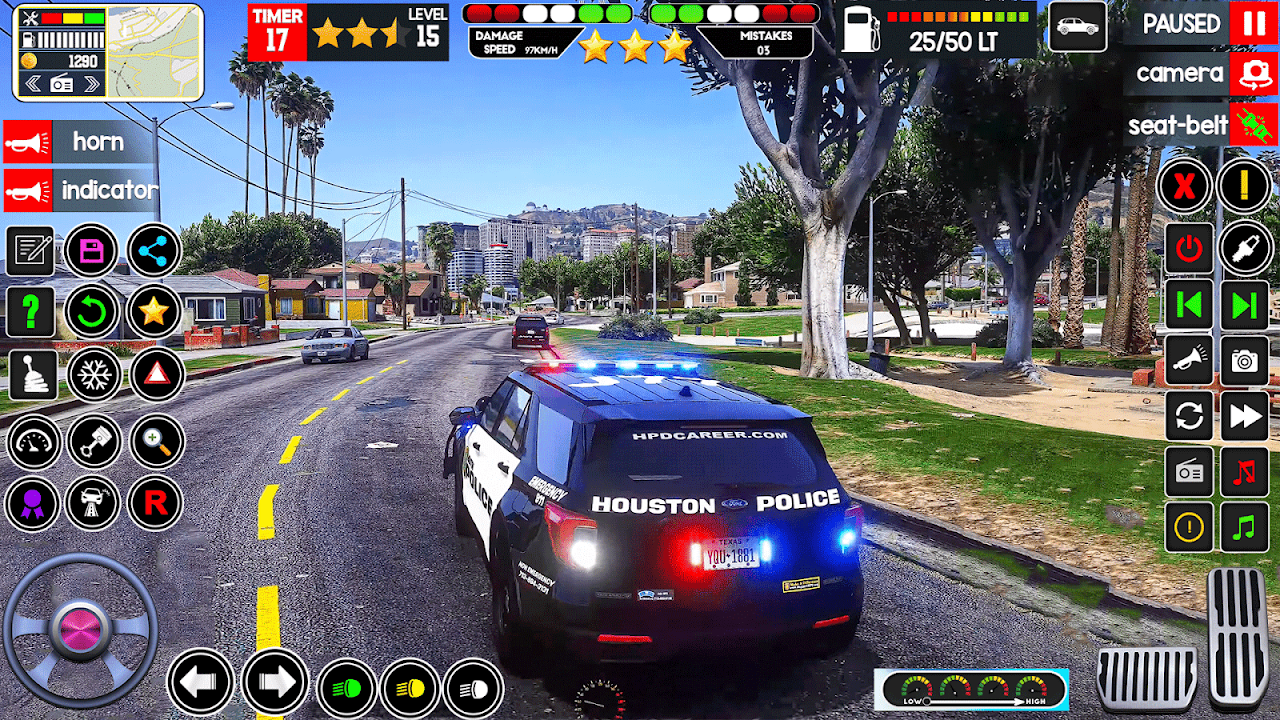Turn using the right arrow button

tap(275, 683)
